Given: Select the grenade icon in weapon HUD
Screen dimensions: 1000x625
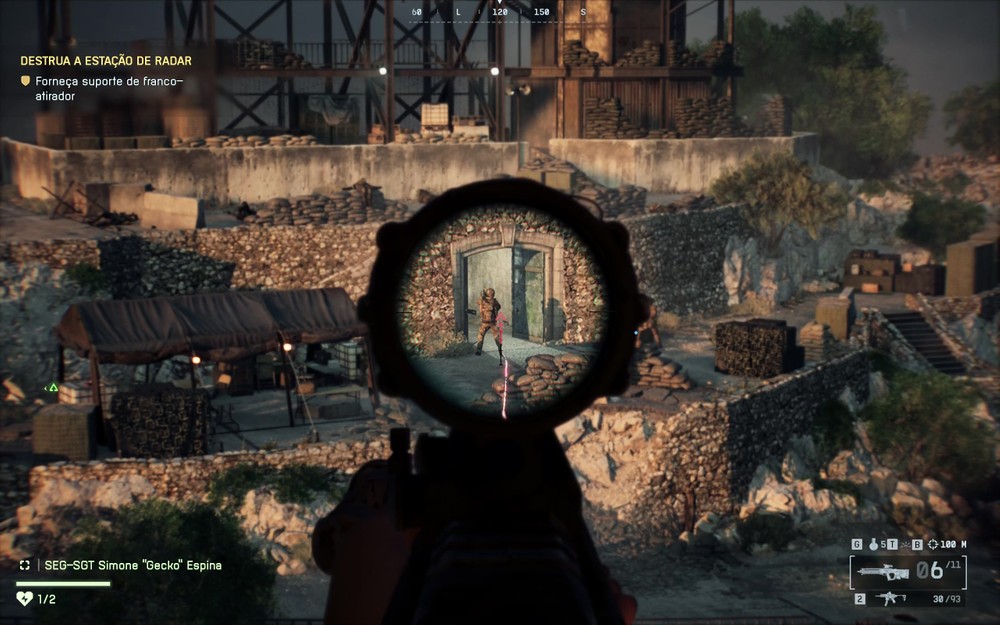Looking at the screenshot, I should pyautogui.click(x=872, y=544).
